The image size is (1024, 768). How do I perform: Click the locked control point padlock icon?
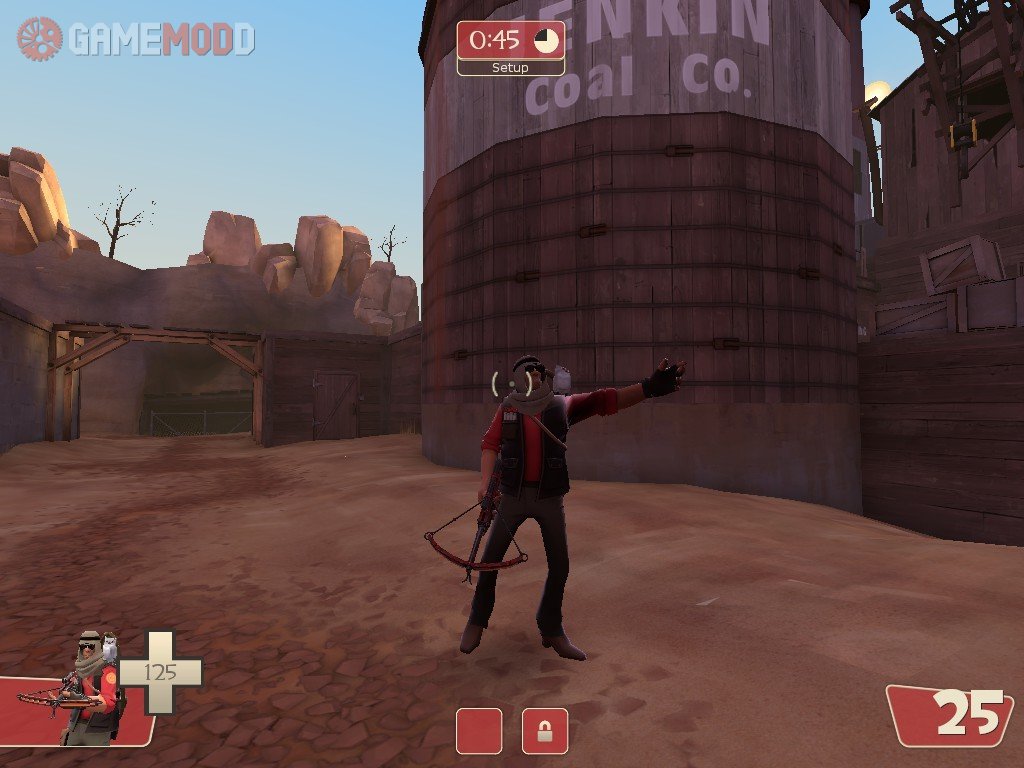[544, 731]
